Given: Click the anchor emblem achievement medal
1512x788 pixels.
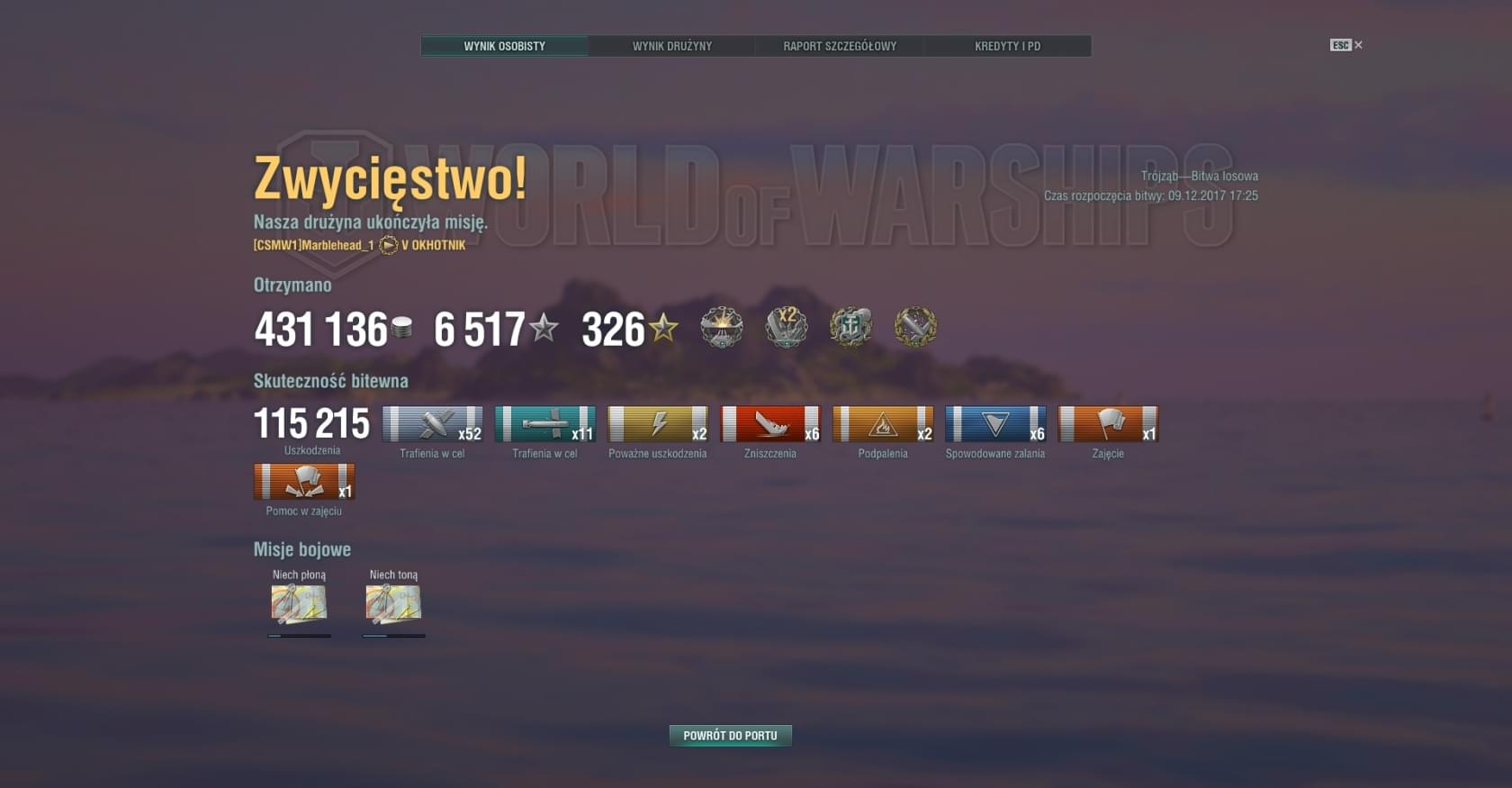Looking at the screenshot, I should [850, 327].
